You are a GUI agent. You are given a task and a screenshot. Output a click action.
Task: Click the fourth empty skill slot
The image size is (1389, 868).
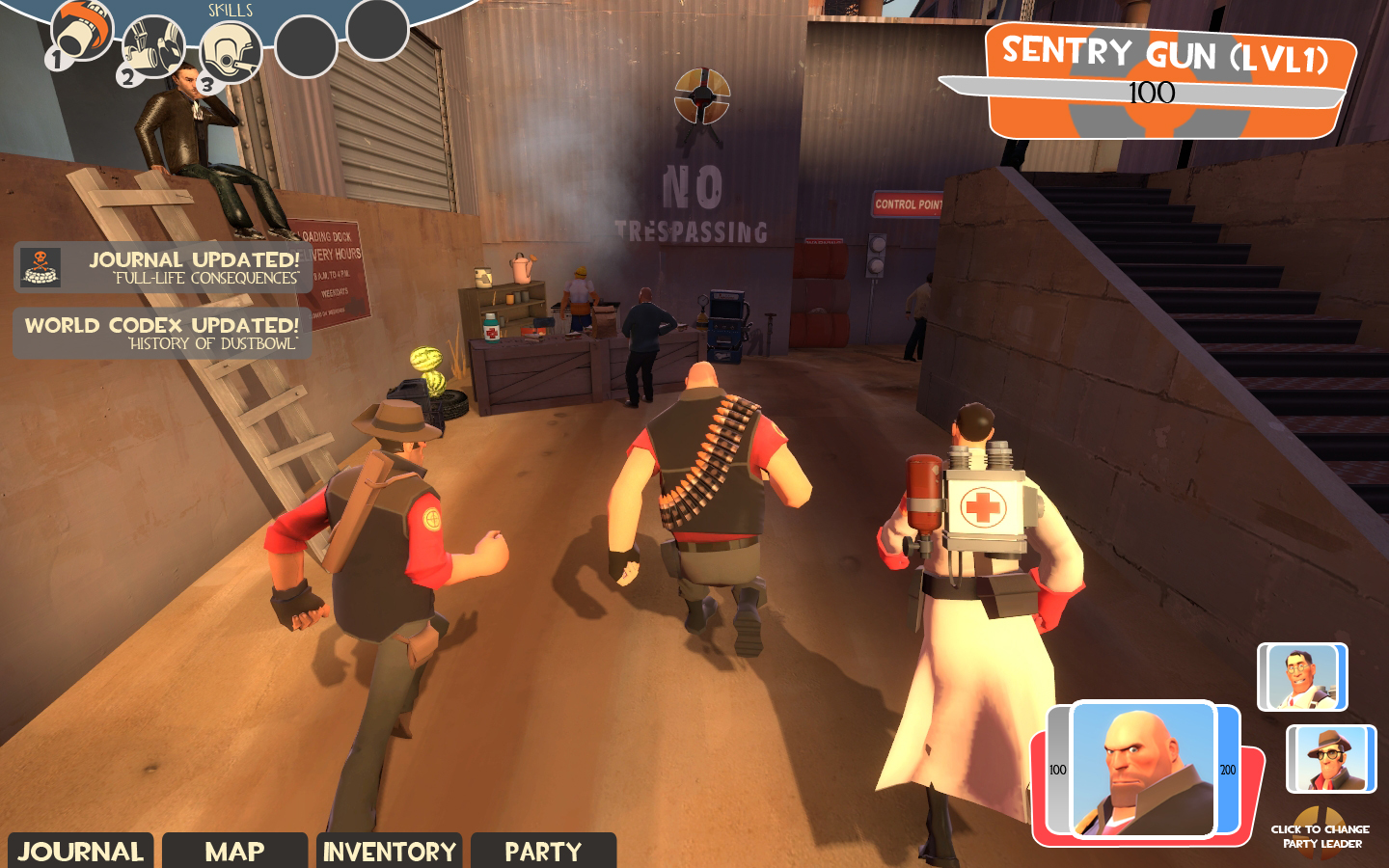tap(305, 46)
